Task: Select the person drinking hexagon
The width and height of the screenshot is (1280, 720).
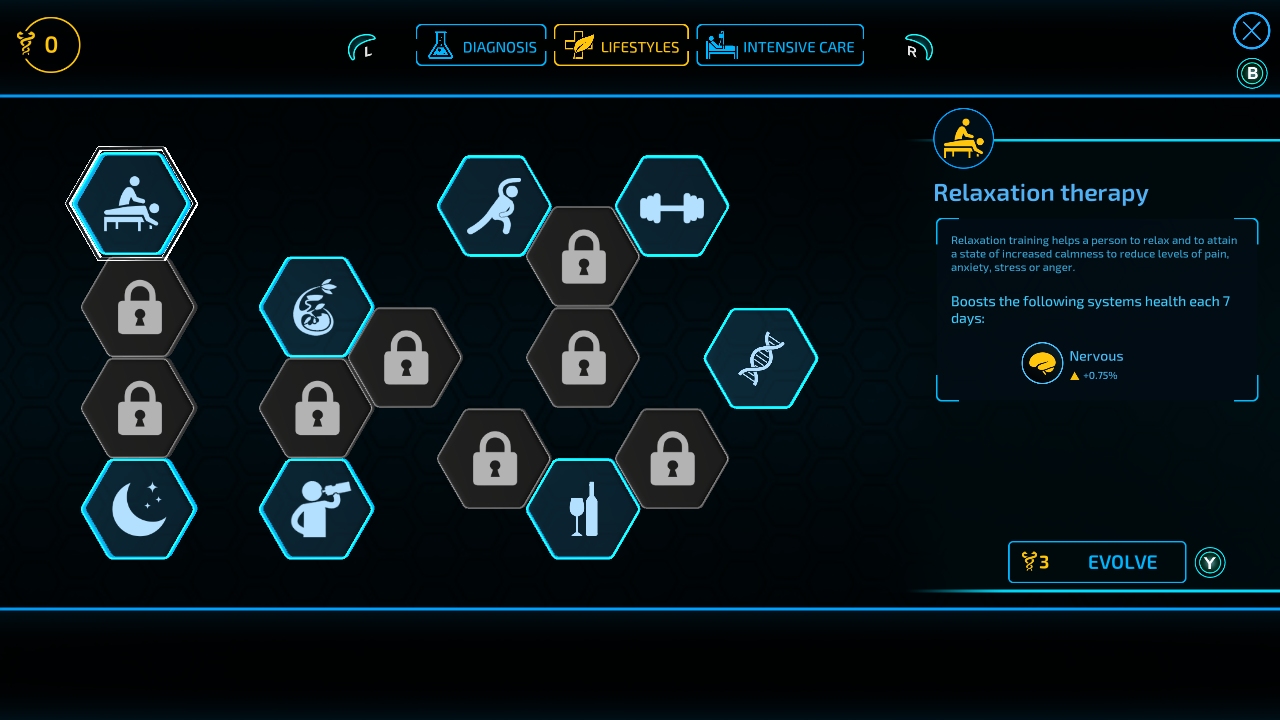Action: (316, 509)
